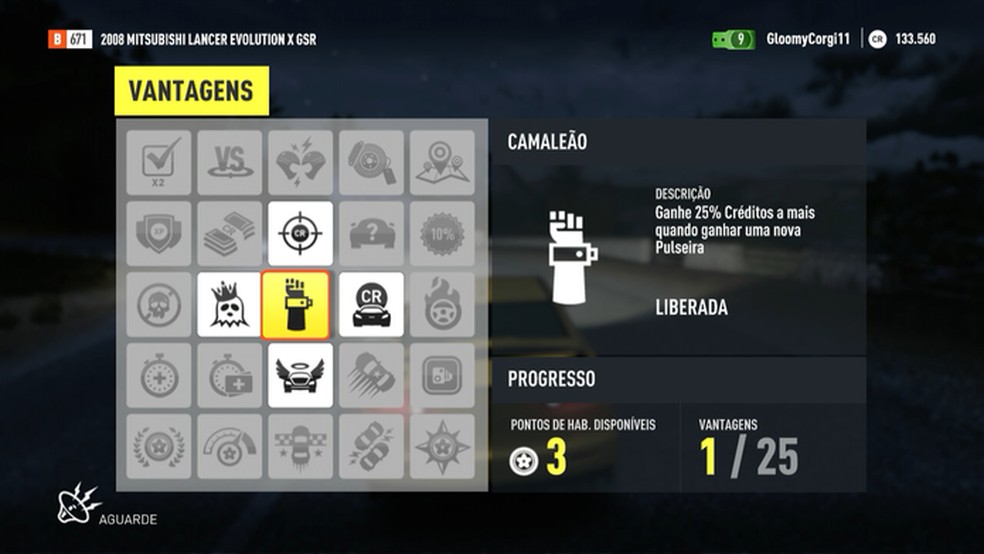
Task: Choose the CR car perk tile
Action: (x=371, y=304)
